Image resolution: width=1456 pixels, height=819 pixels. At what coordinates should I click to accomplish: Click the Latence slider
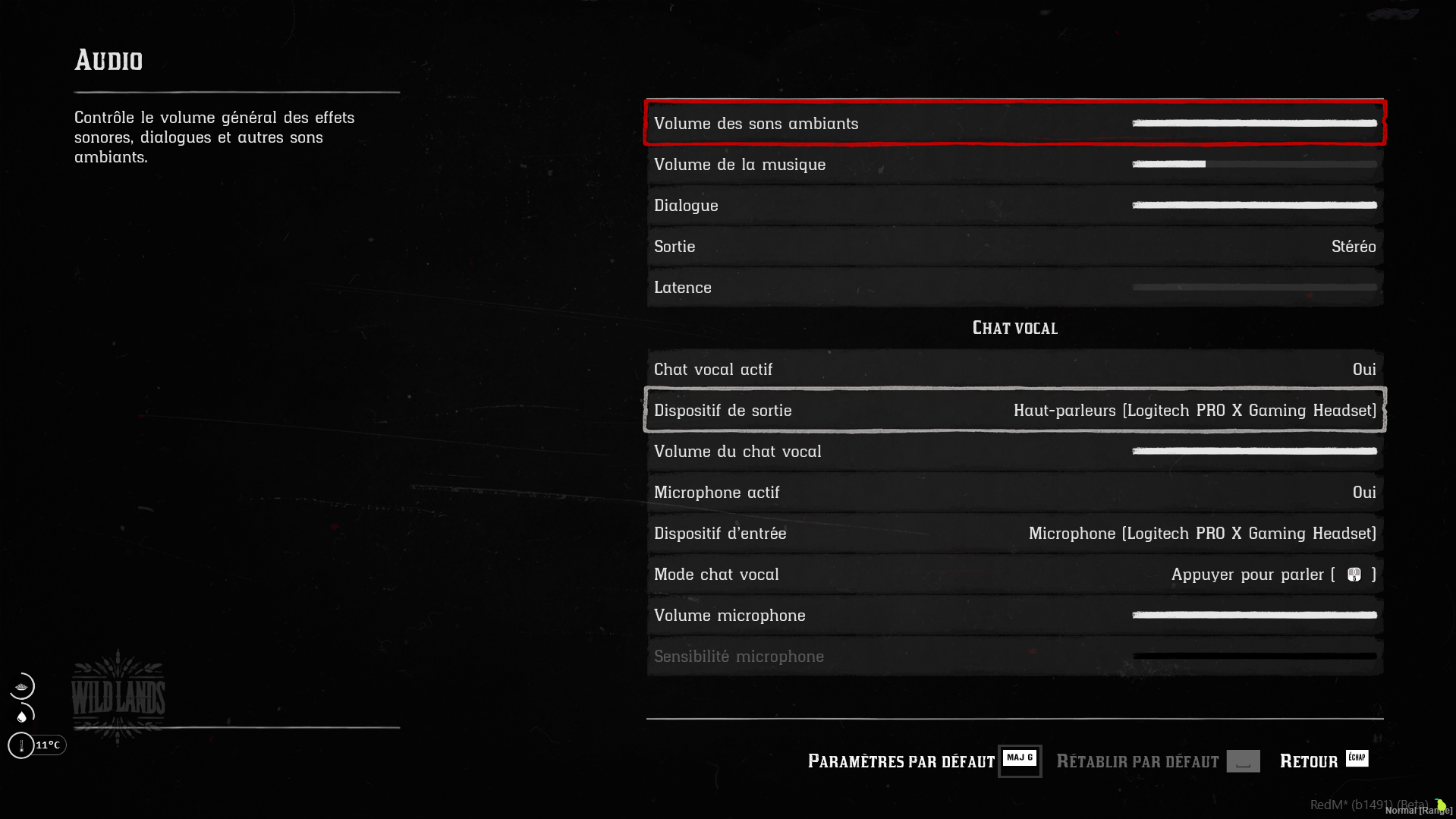1253,288
